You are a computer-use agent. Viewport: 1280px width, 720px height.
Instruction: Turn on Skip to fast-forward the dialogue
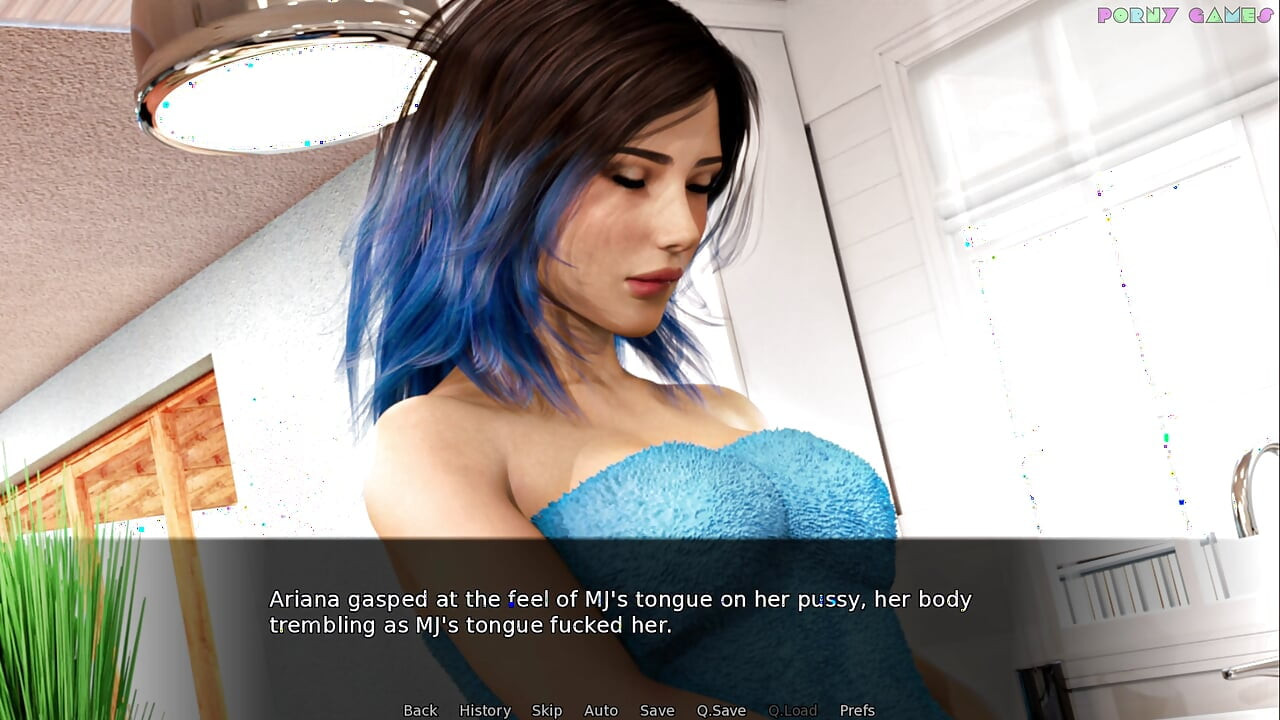(x=547, y=710)
